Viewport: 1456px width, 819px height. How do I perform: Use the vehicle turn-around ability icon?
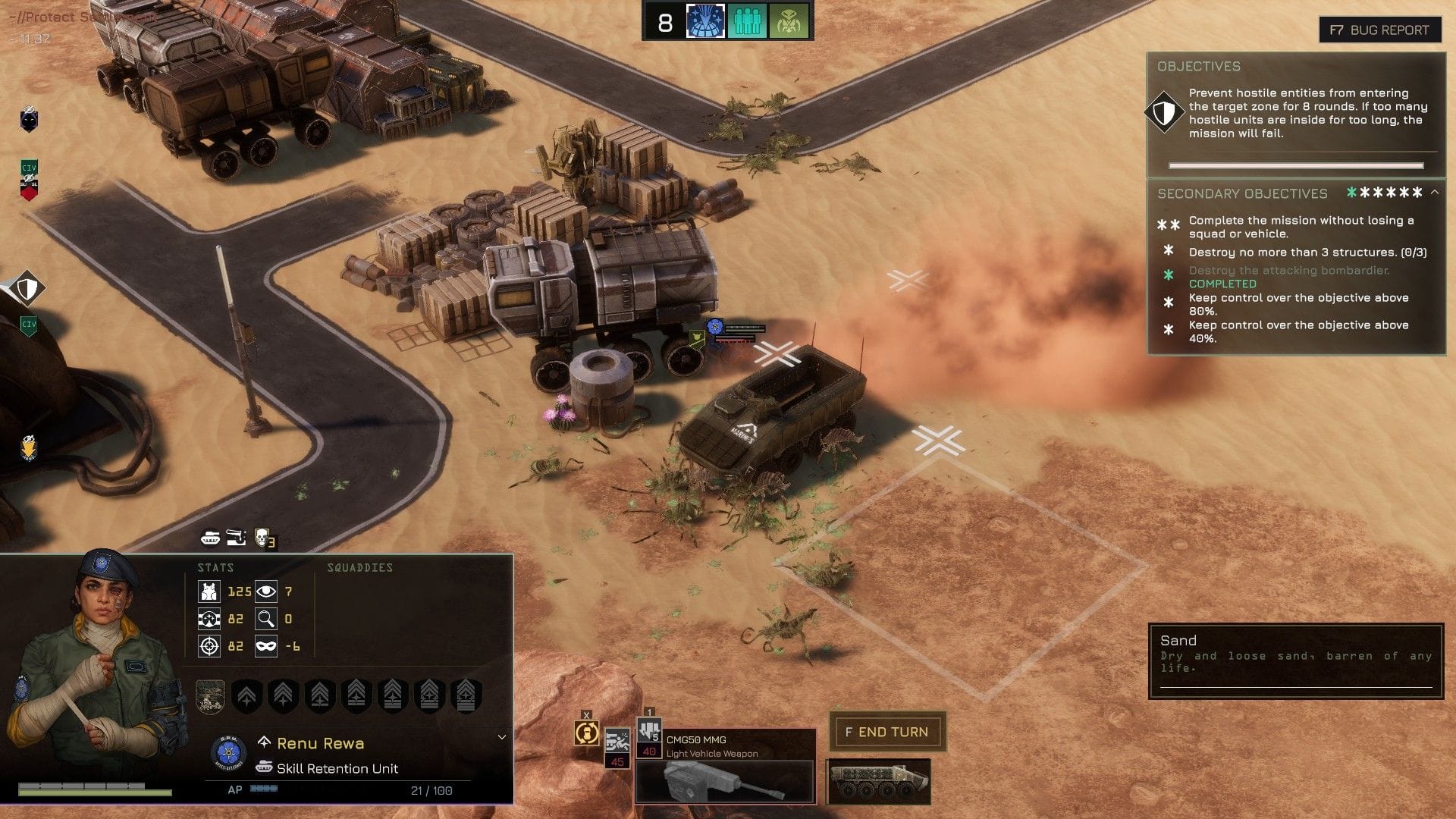point(587,733)
